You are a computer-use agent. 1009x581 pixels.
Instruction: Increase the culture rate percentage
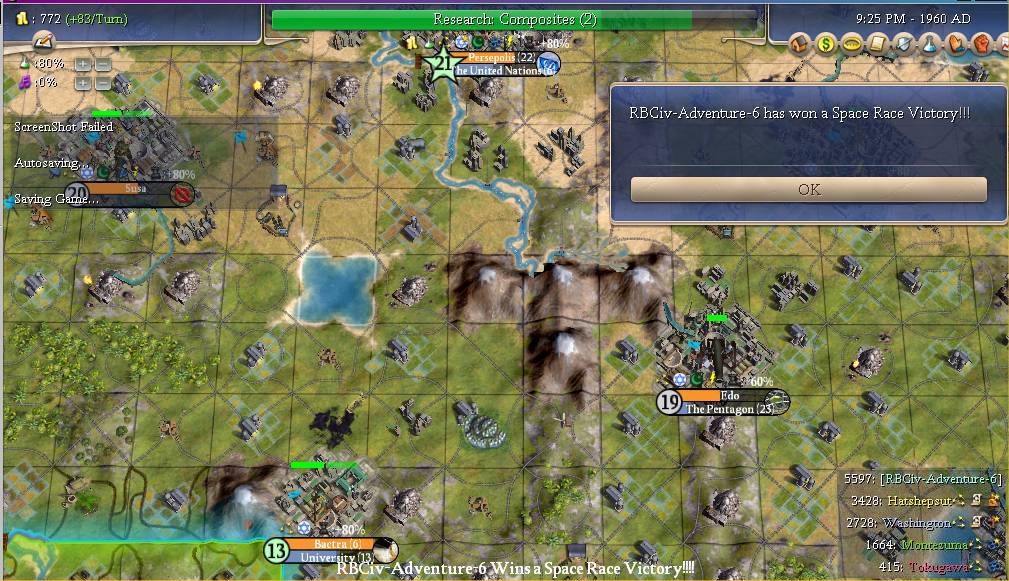pyautogui.click(x=82, y=82)
